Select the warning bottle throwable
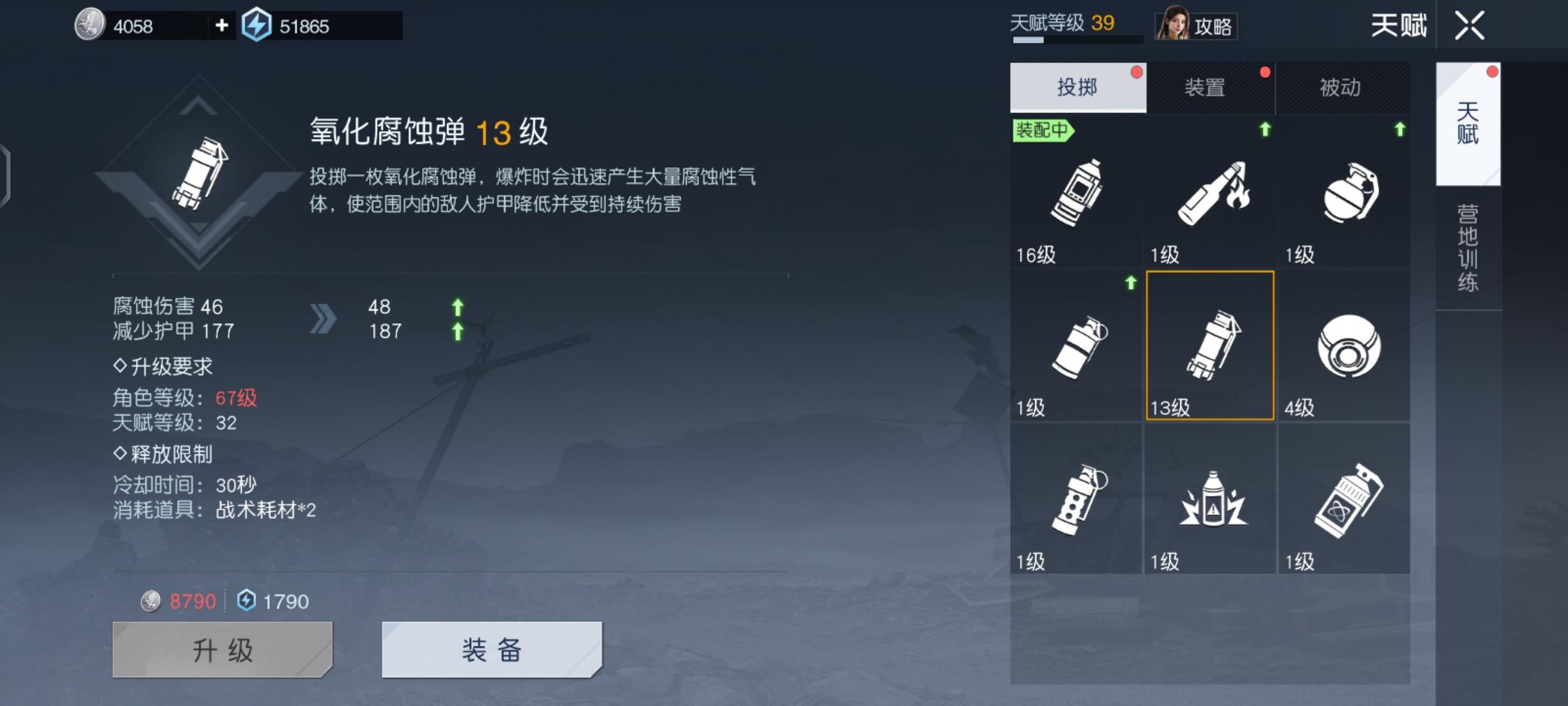 [x=1209, y=500]
